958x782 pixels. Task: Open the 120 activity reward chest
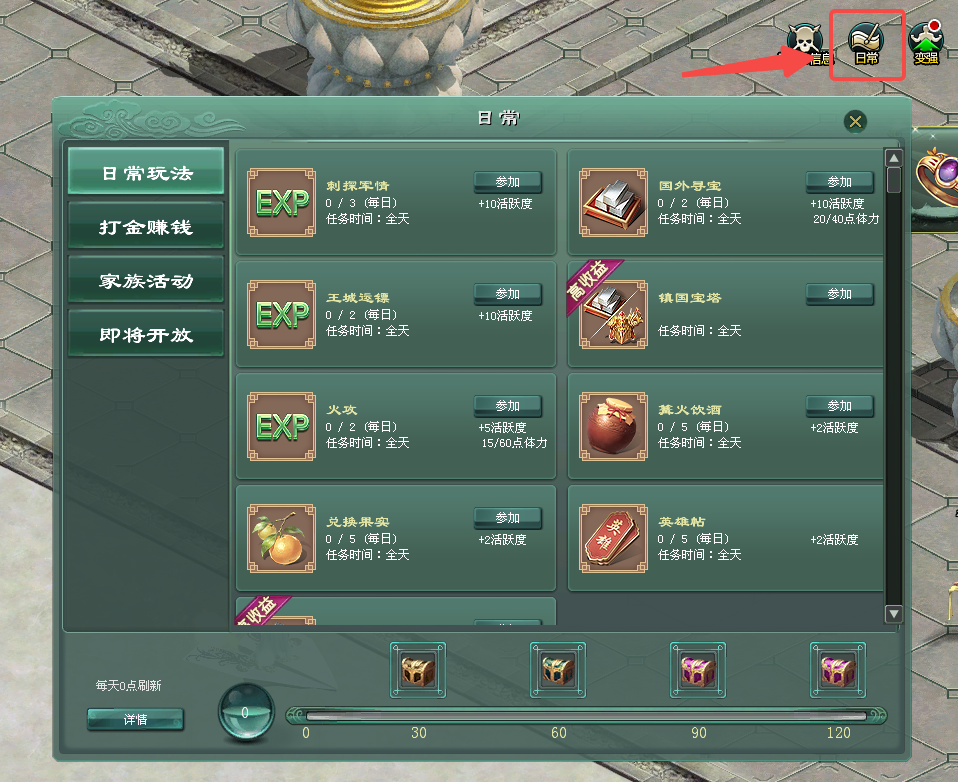(x=838, y=670)
